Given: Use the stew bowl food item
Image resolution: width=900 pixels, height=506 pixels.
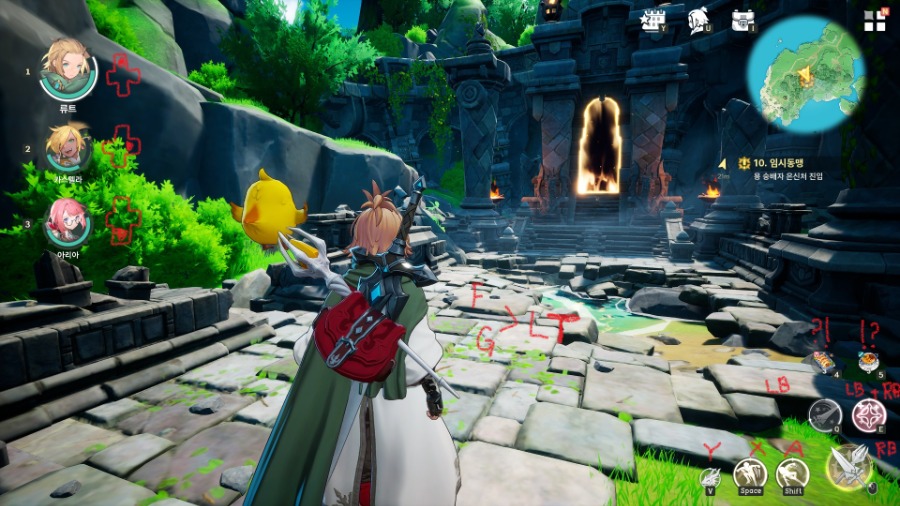Looking at the screenshot, I should pyautogui.click(x=867, y=361).
